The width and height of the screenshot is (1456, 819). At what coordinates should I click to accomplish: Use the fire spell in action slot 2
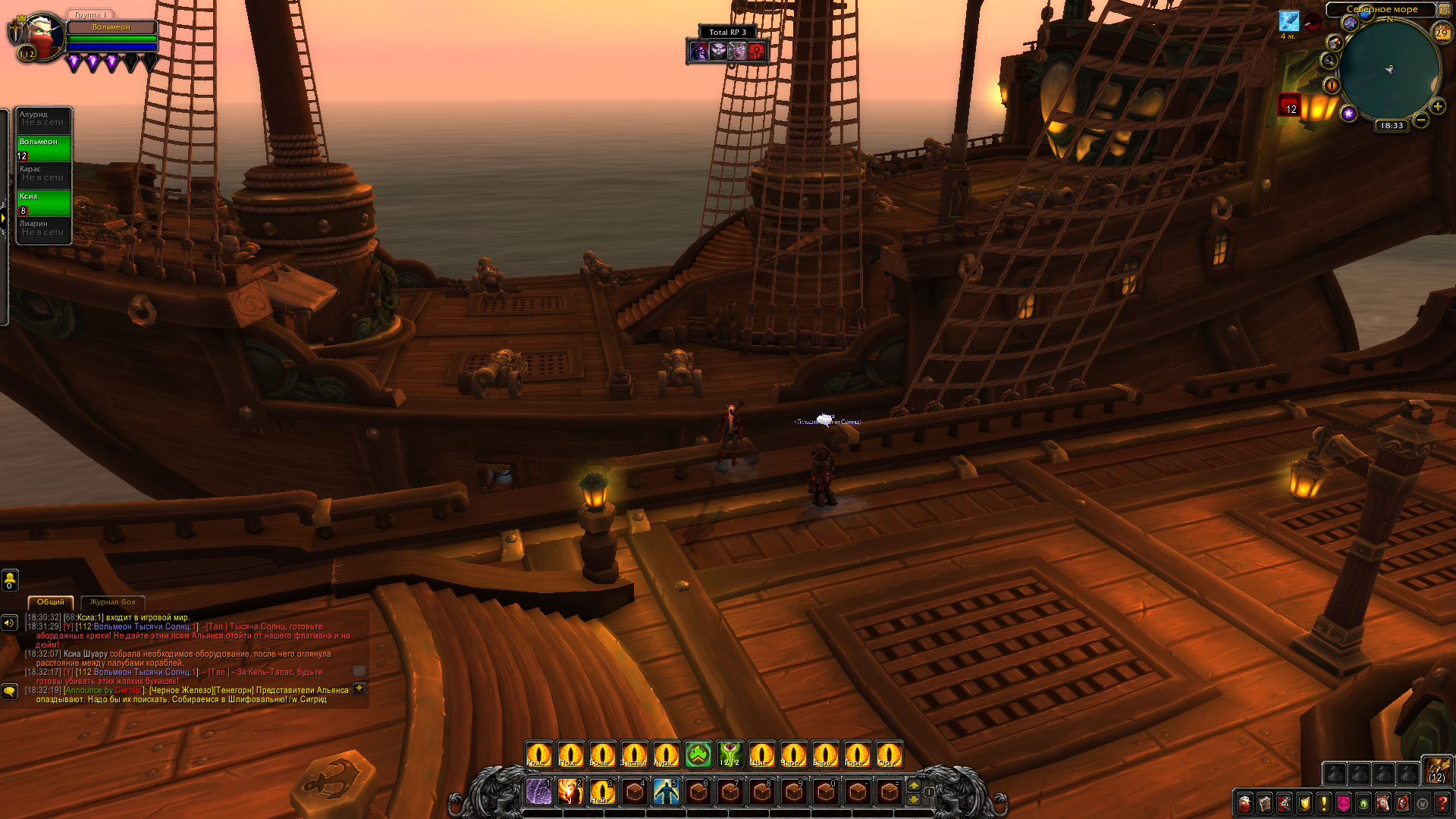(x=570, y=792)
